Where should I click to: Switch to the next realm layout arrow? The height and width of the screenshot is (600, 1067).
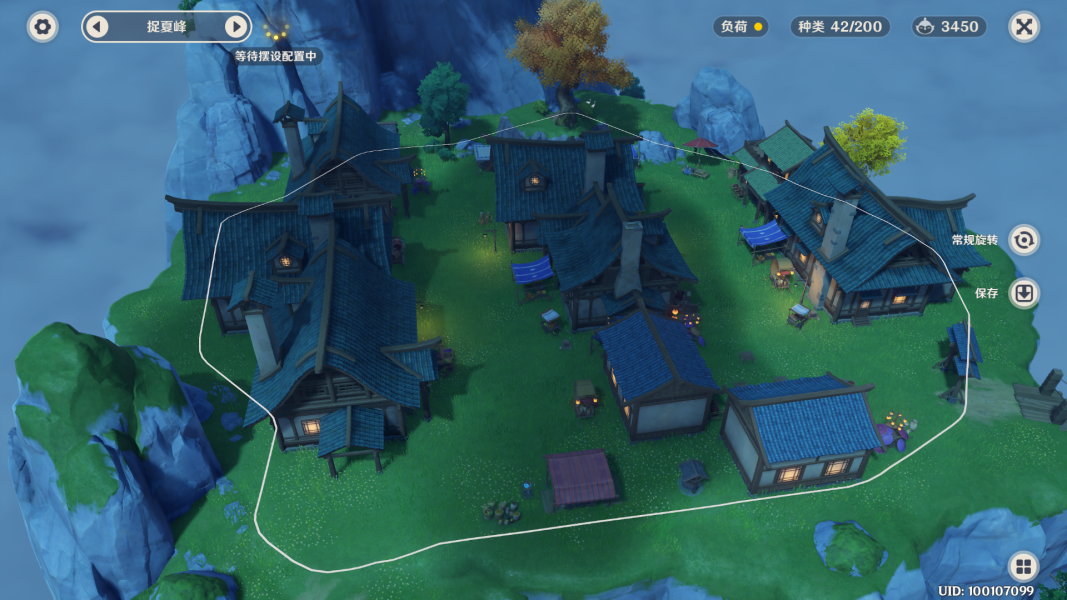(x=236, y=27)
